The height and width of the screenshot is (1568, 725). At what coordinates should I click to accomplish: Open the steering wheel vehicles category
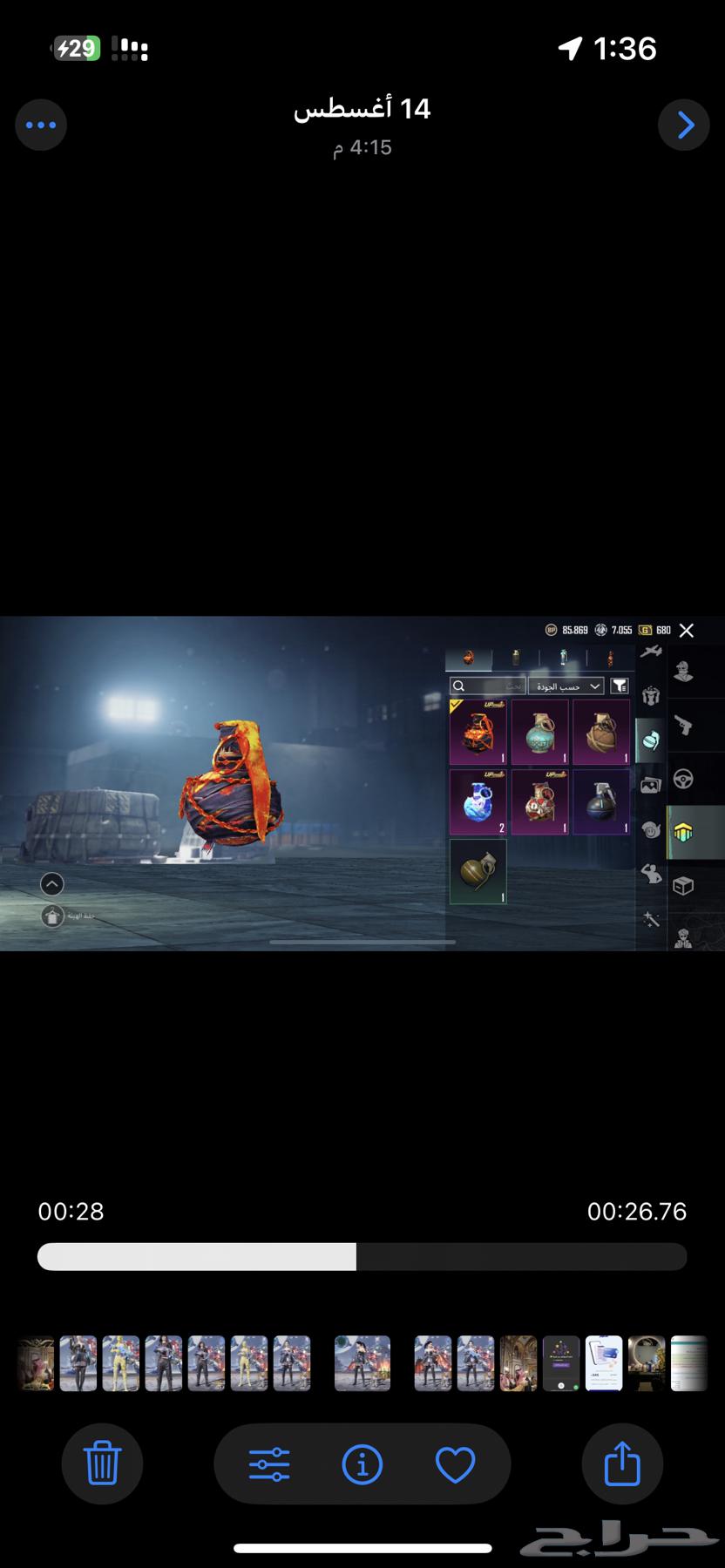(684, 779)
